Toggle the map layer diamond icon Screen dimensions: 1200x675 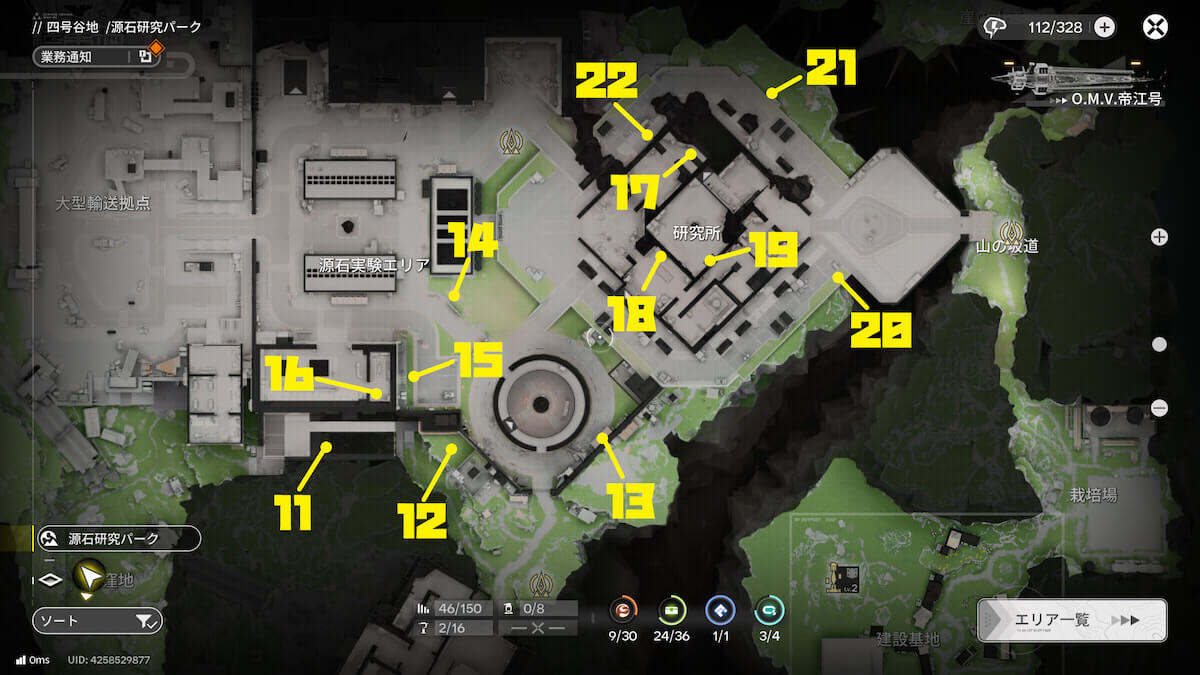[49, 581]
